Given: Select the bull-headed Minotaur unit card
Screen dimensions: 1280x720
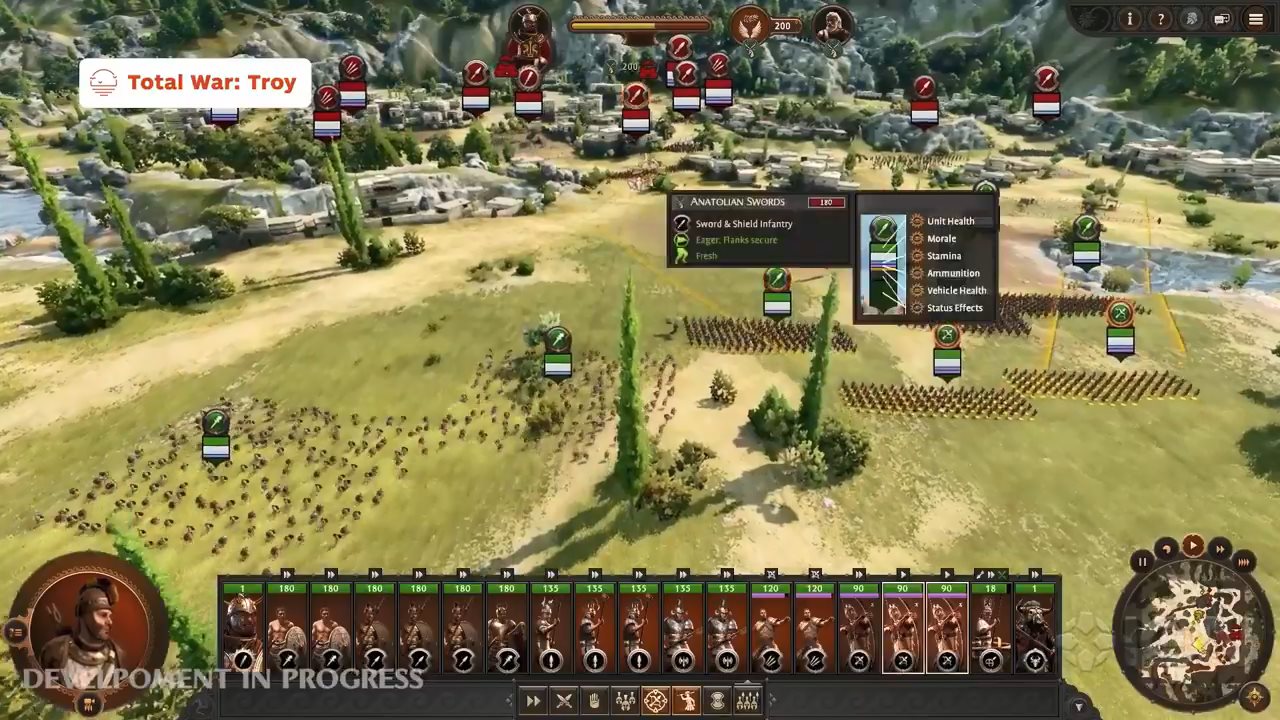Looking at the screenshot, I should pos(1035,628).
